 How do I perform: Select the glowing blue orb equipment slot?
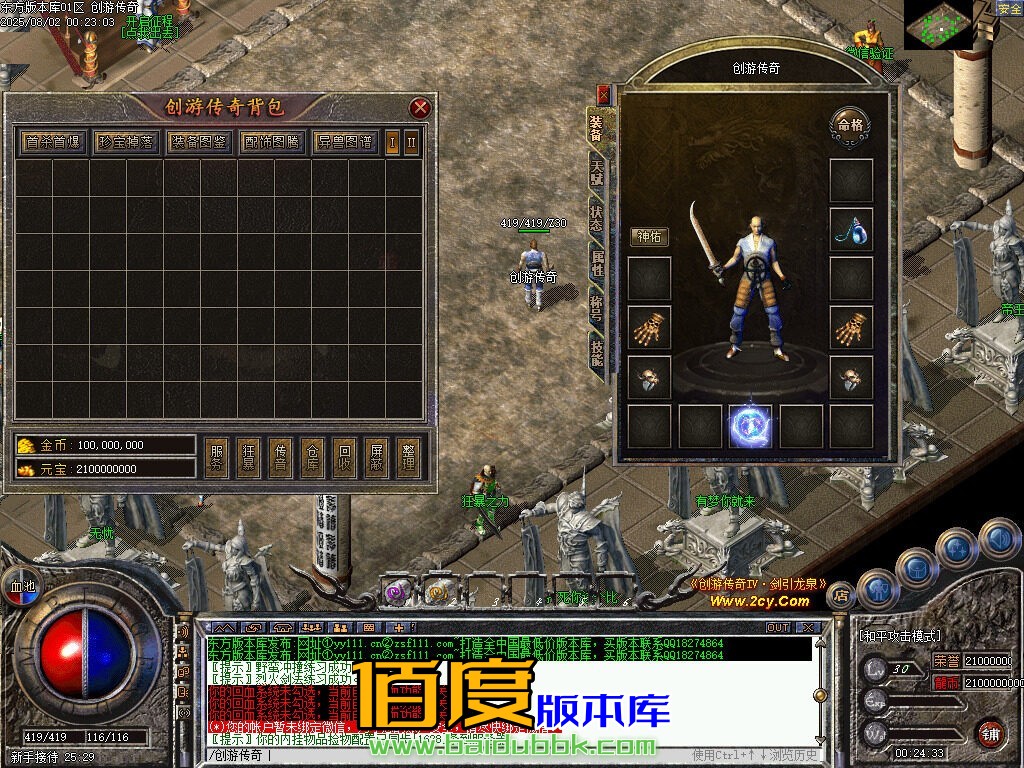tap(750, 426)
